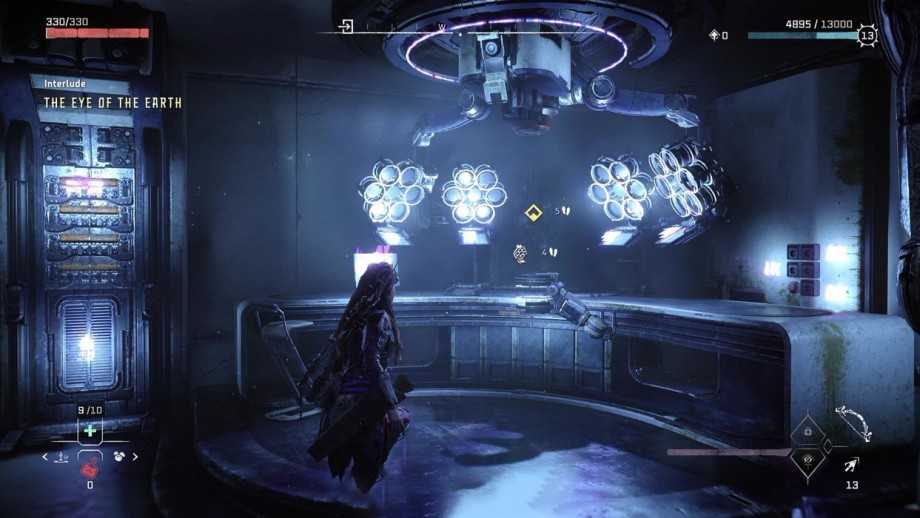Screen dimensions: 920x518
Task: Select the hexagonal loot marker below it
Action: (521, 253)
